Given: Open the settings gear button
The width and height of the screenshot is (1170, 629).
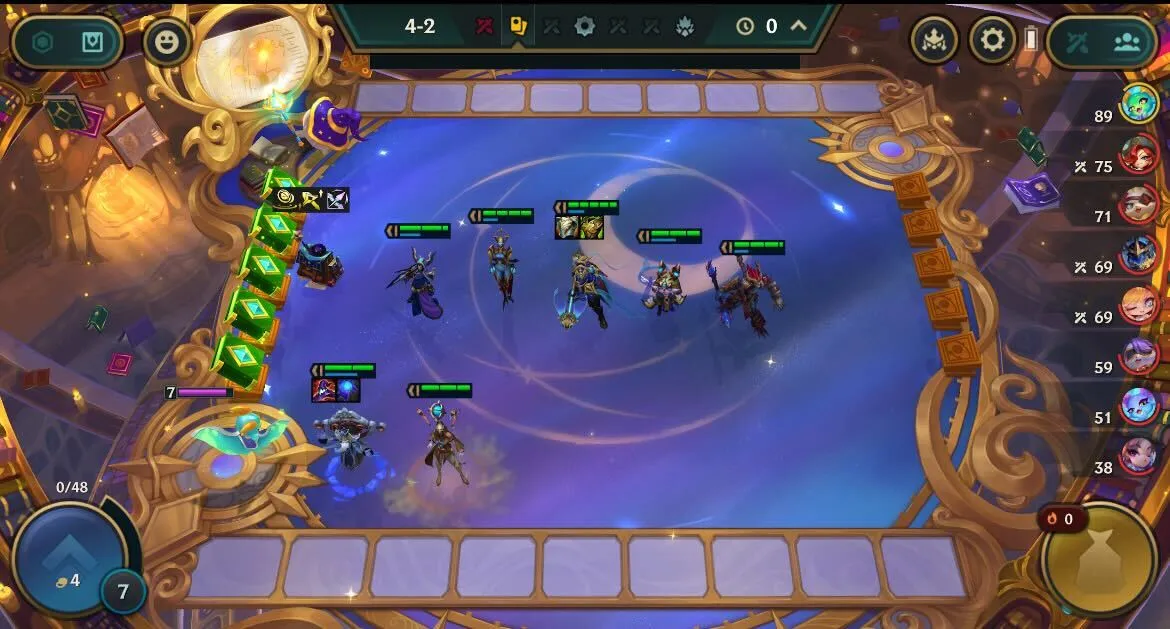Looking at the screenshot, I should point(992,41).
